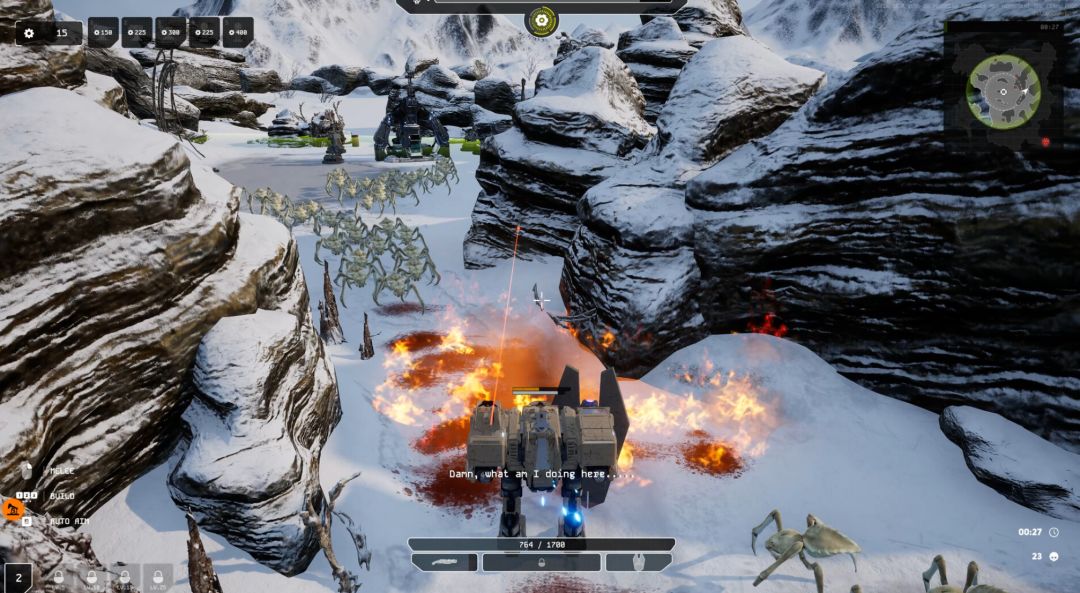Screen dimensions: 1080x593
Task: Select the orange oil pump build icon
Action: tap(13, 510)
